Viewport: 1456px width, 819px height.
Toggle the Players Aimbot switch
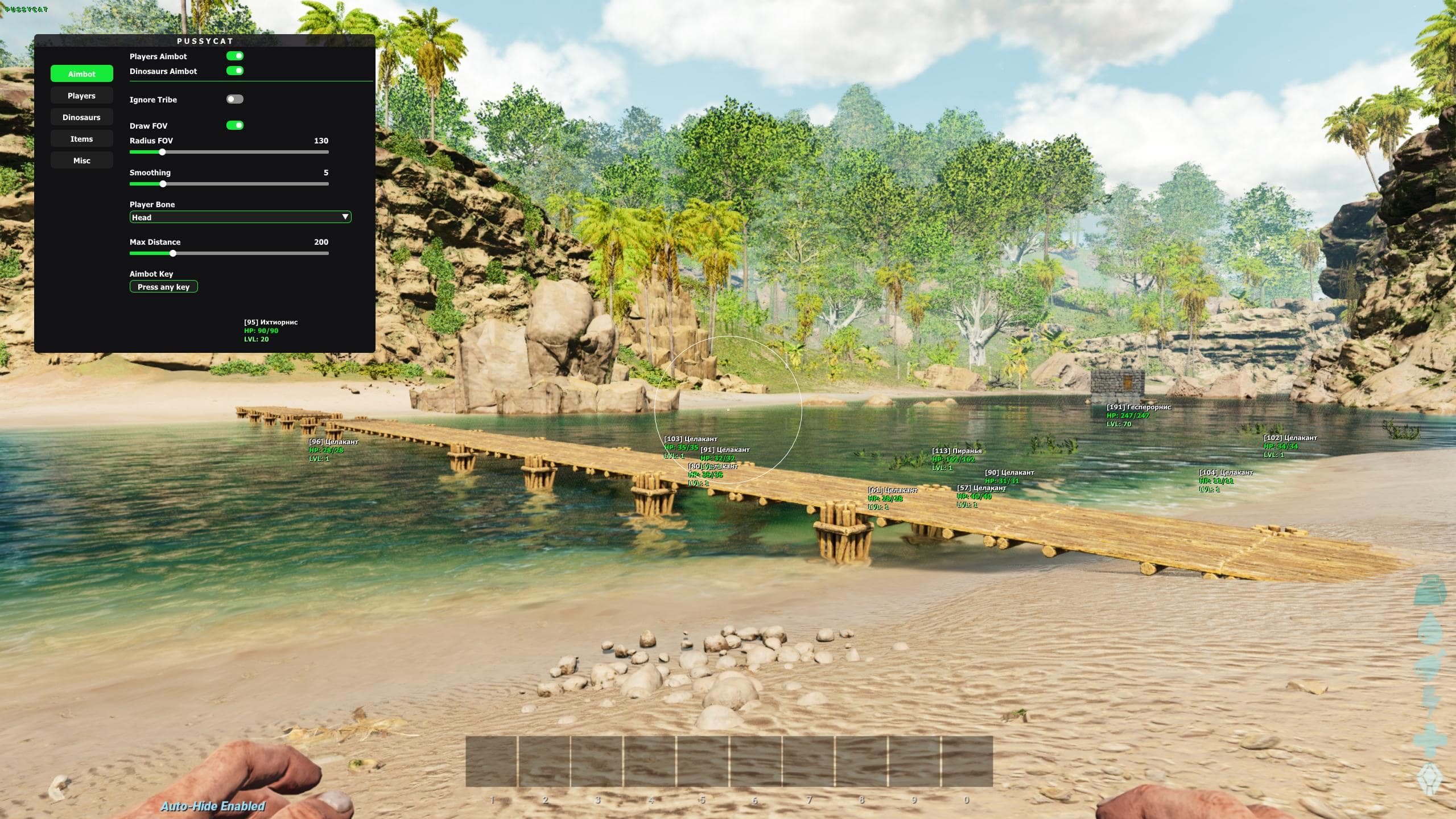point(235,56)
